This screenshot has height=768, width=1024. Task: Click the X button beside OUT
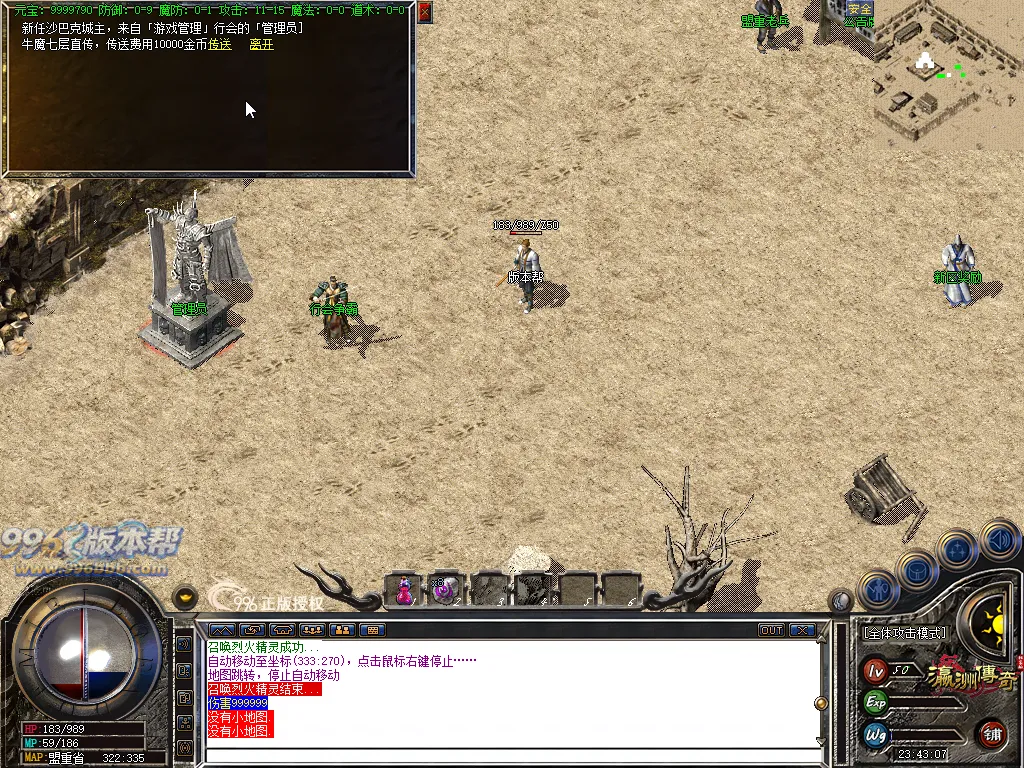tap(802, 630)
